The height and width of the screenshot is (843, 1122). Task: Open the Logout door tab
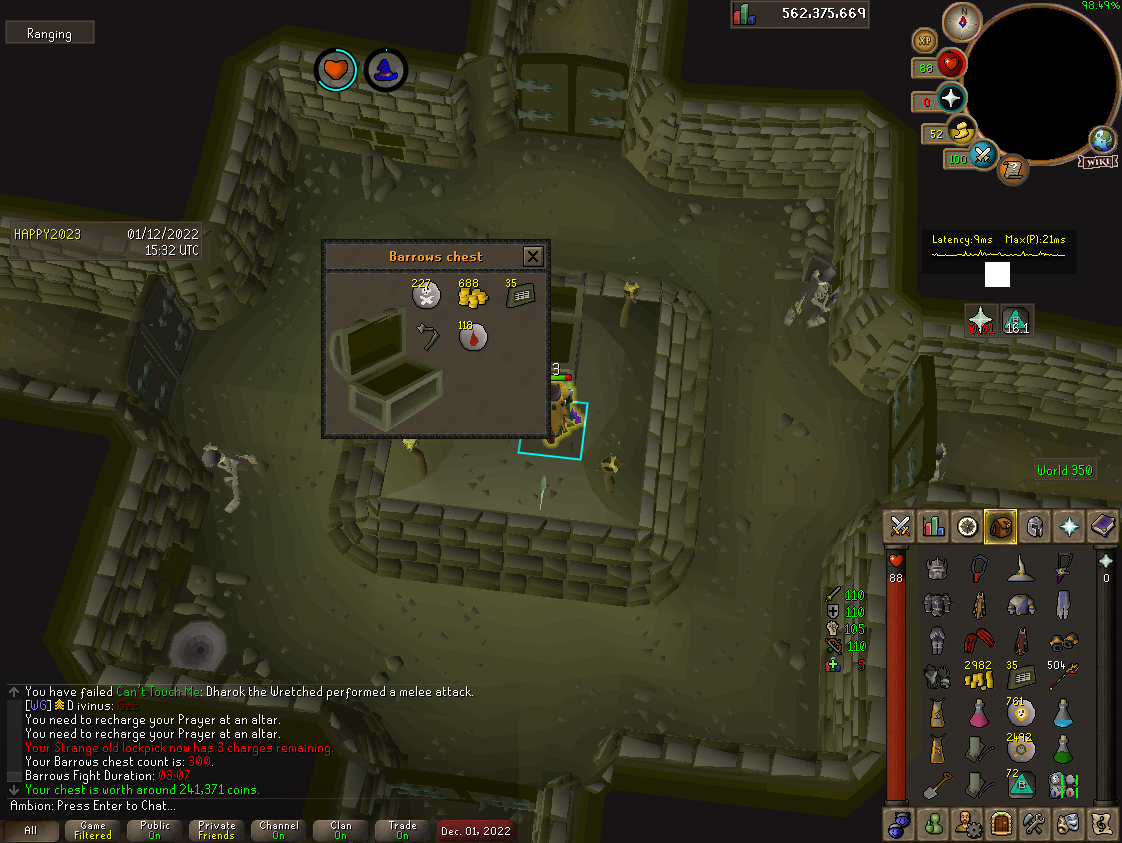point(1001,823)
